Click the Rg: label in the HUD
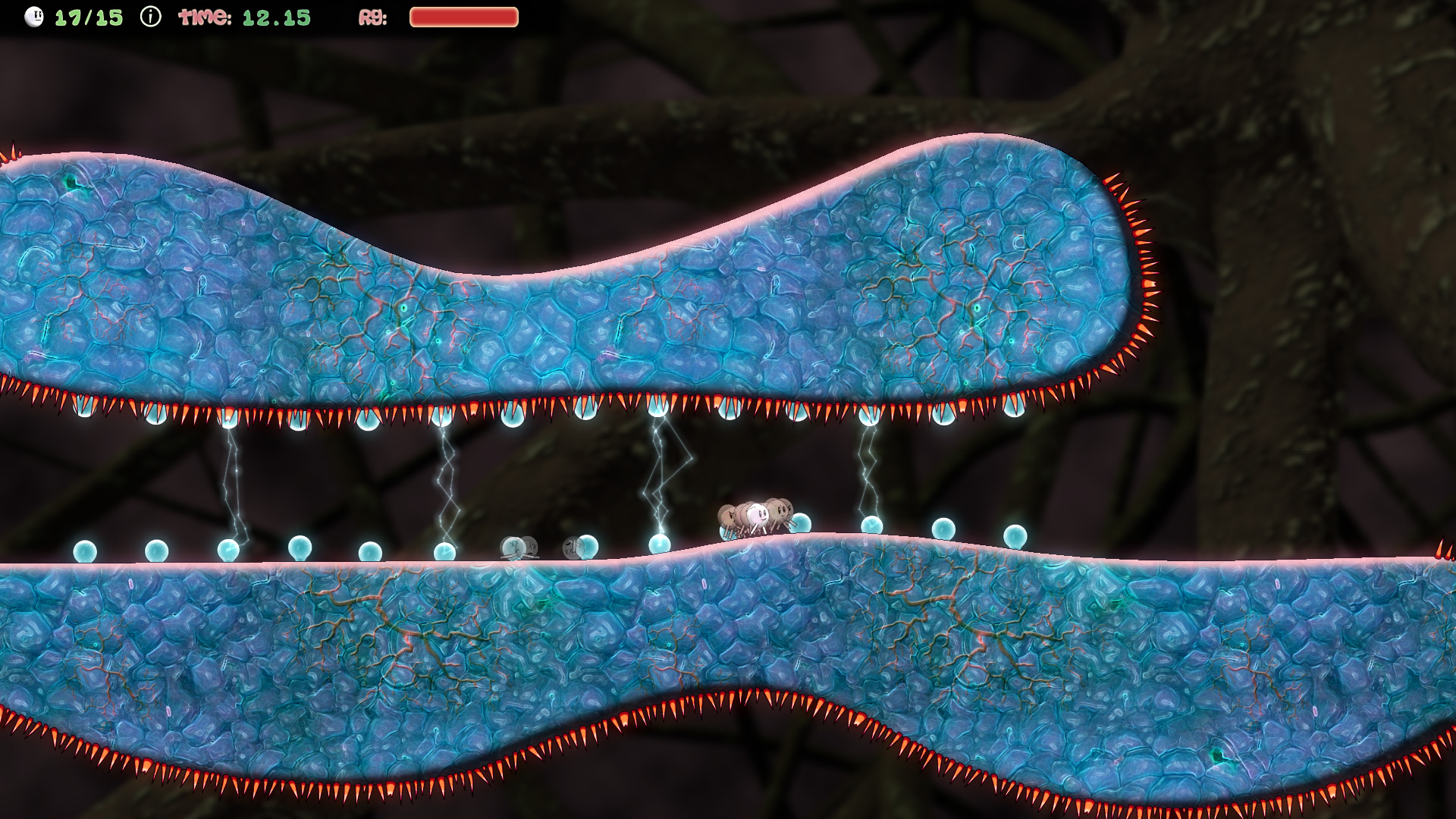The height and width of the screenshot is (819, 1456). tap(373, 17)
